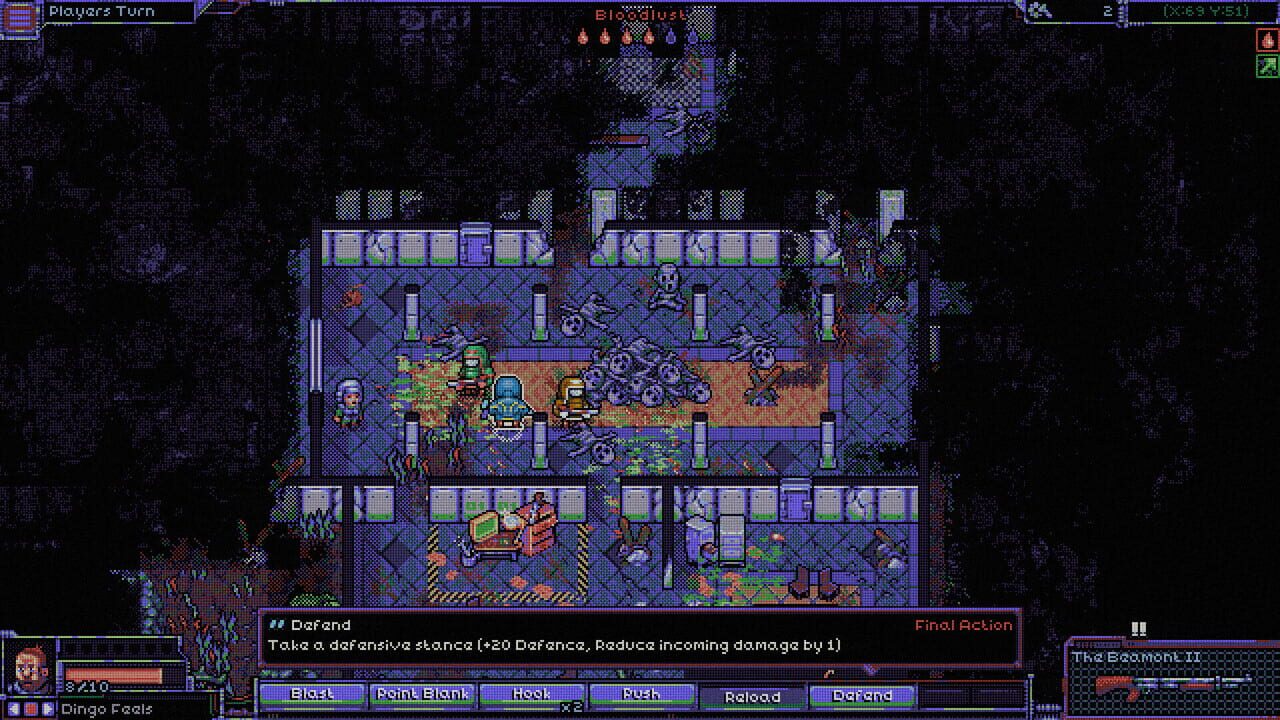Screen dimensions: 1280x720
Task: Select the Point Blank action
Action: click(422, 695)
